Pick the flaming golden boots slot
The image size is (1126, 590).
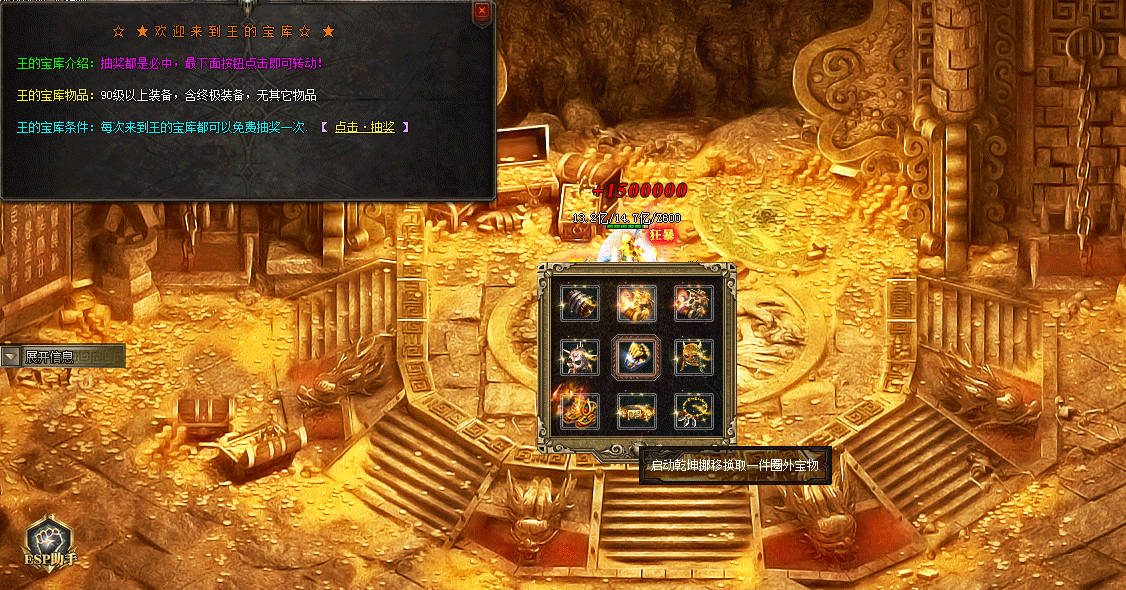[x=580, y=410]
